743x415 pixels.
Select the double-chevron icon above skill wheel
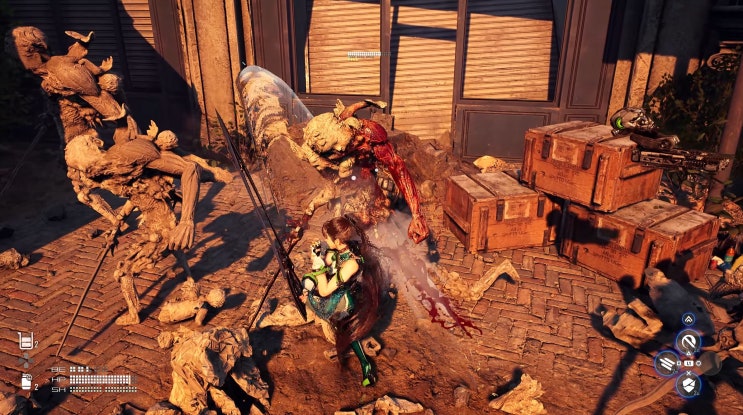click(689, 319)
